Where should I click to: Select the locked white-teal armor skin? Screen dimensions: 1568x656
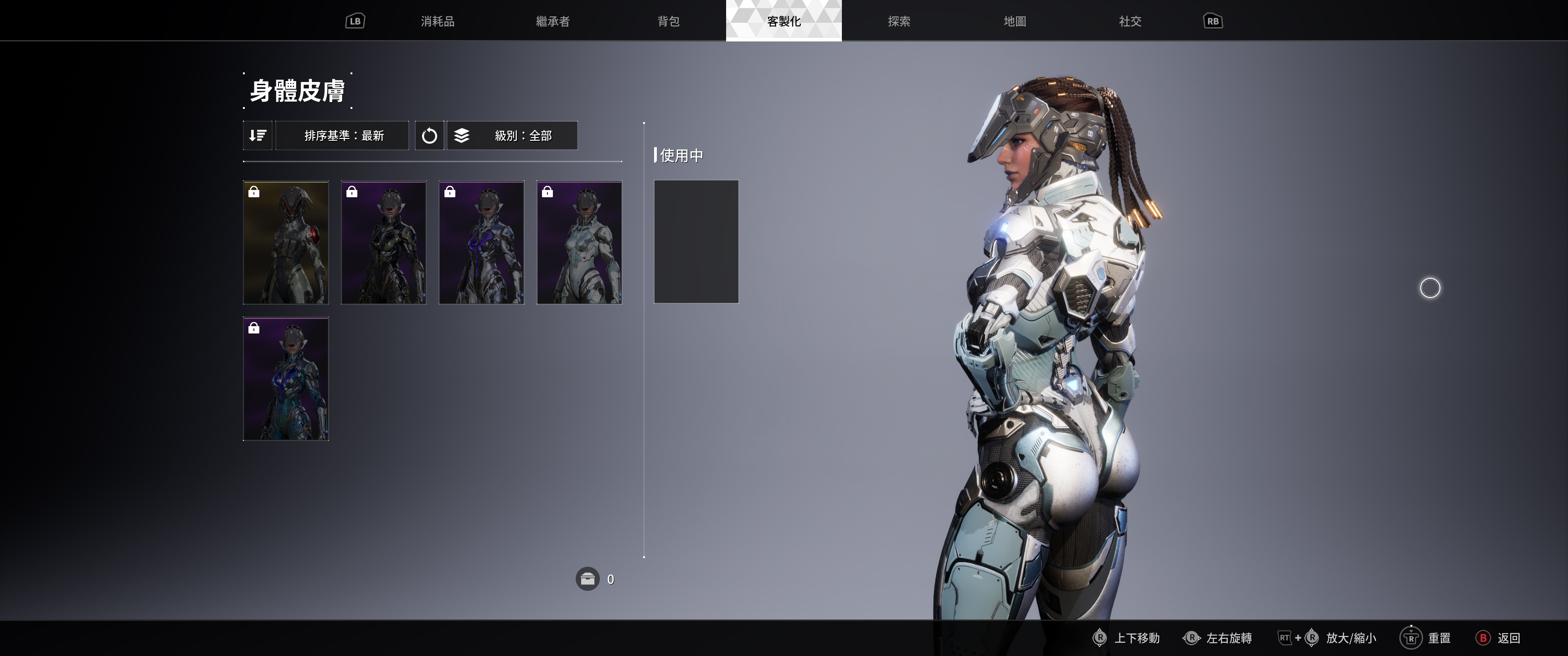pyautogui.click(x=579, y=242)
